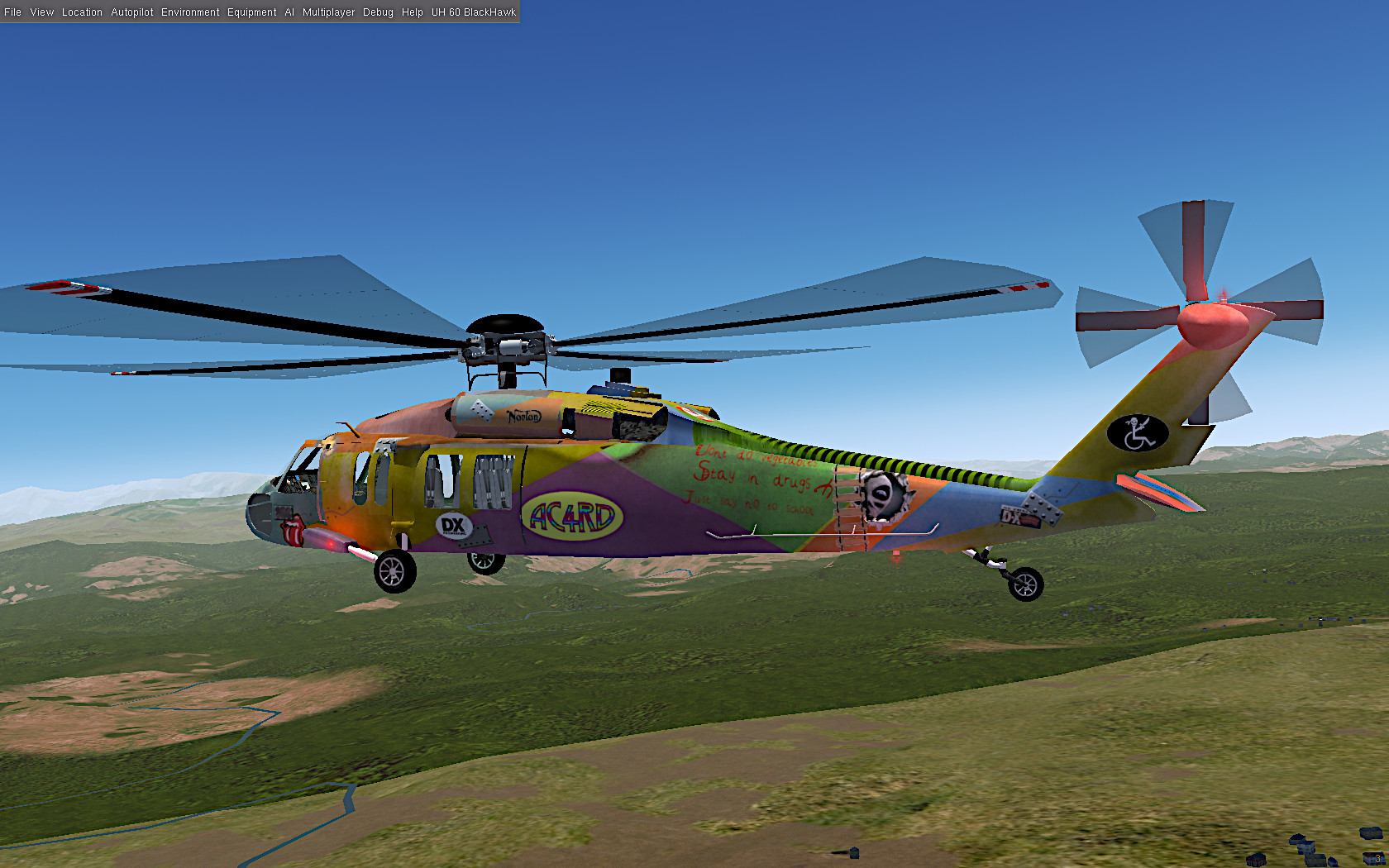Open the View menu

[42, 12]
